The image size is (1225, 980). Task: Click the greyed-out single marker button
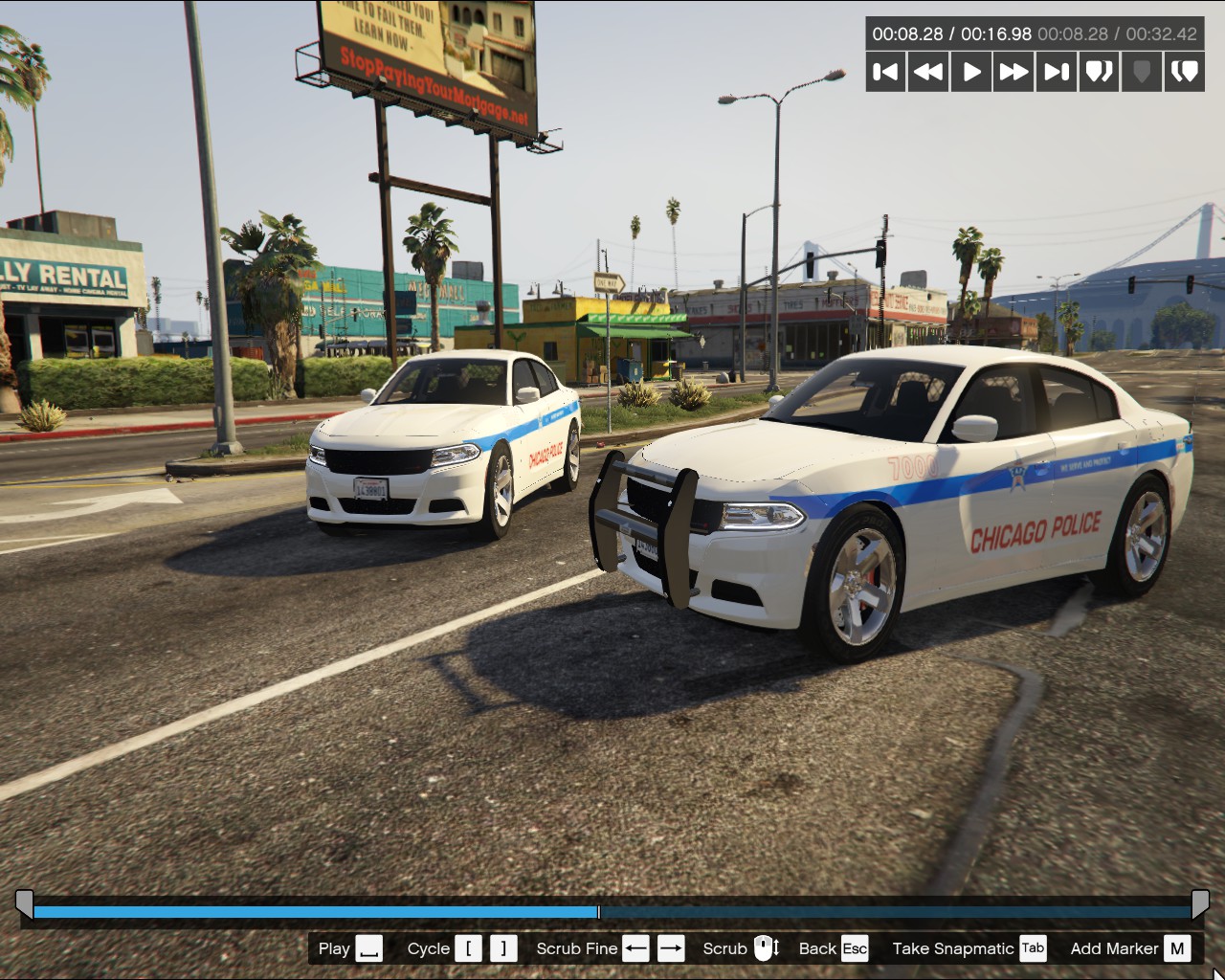[1141, 72]
